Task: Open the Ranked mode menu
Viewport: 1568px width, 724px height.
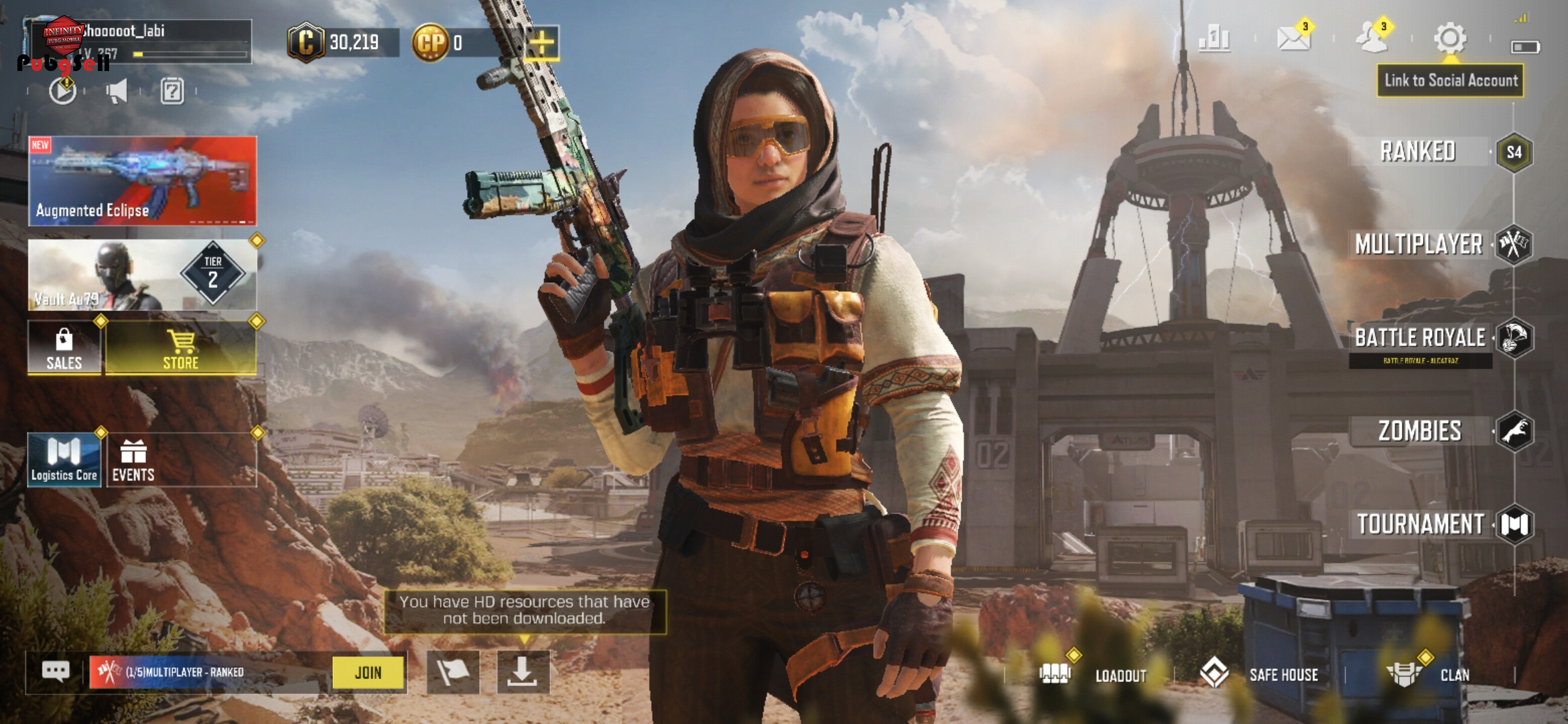Action: click(1418, 152)
